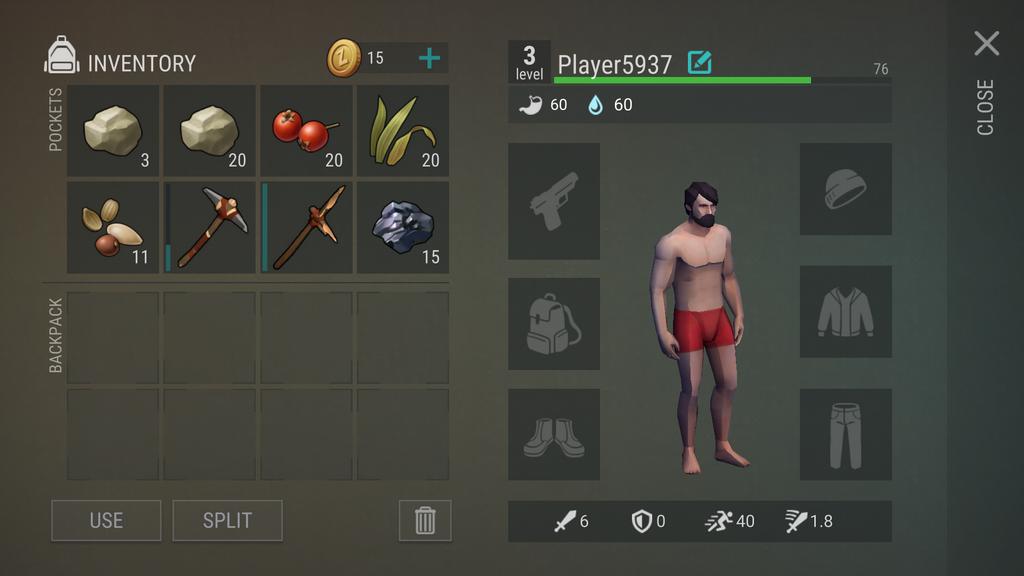Screen dimensions: 1024x576
Task: Select the stack of 20 limestone
Action: click(x=210, y=131)
